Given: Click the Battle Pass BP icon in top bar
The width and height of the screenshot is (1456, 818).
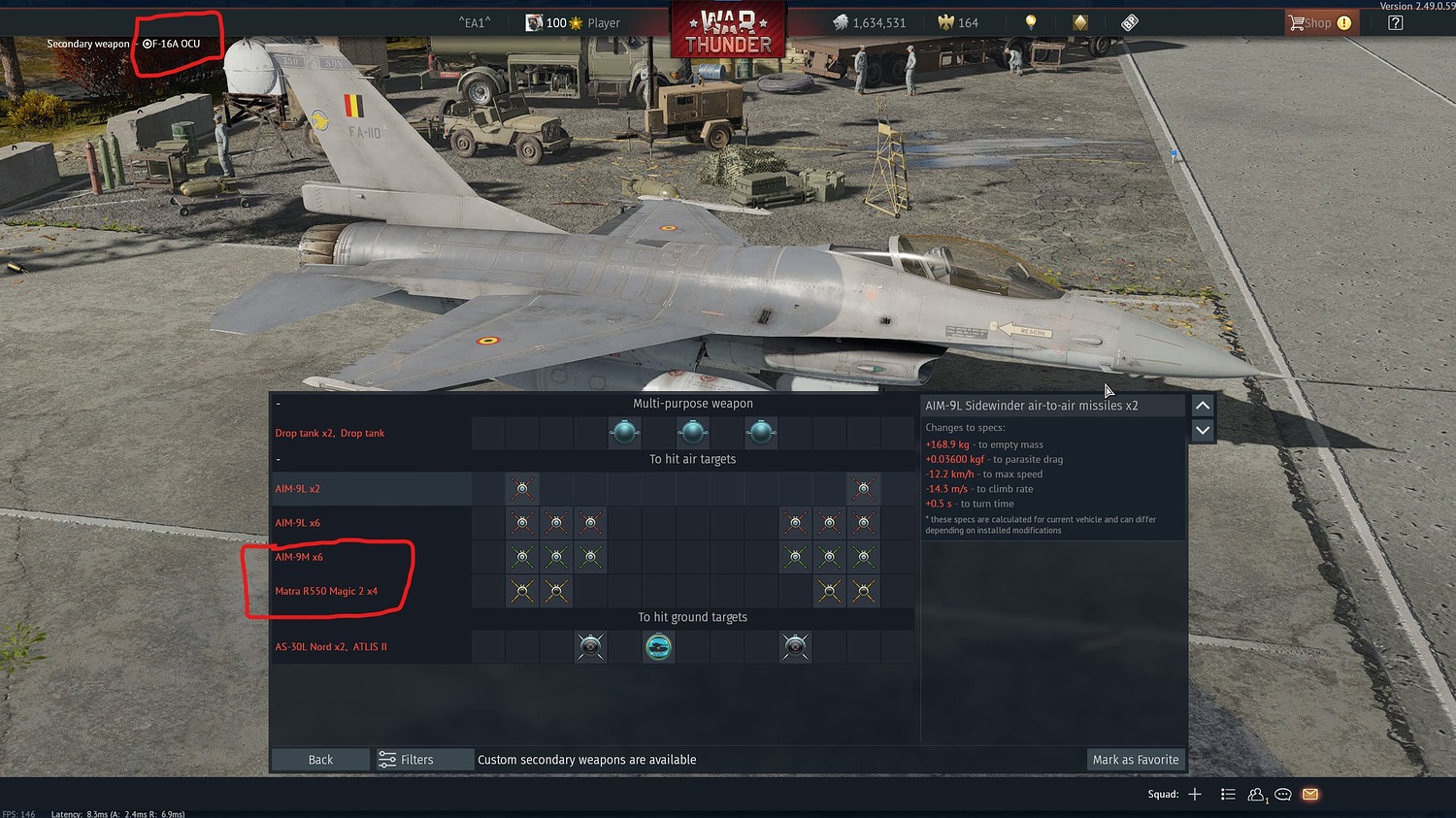Looking at the screenshot, I should [x=1128, y=21].
